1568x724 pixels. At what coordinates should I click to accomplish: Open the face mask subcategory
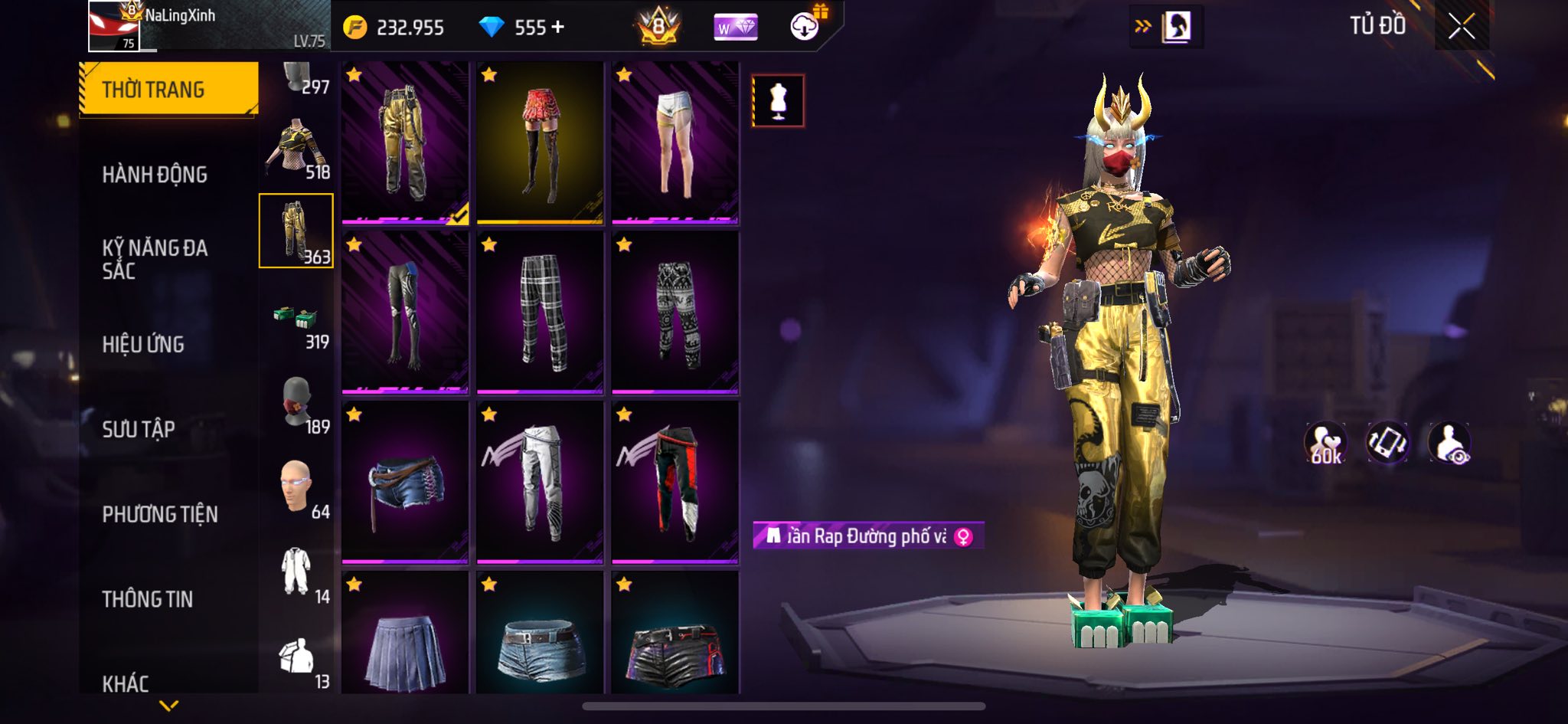pyautogui.click(x=296, y=401)
